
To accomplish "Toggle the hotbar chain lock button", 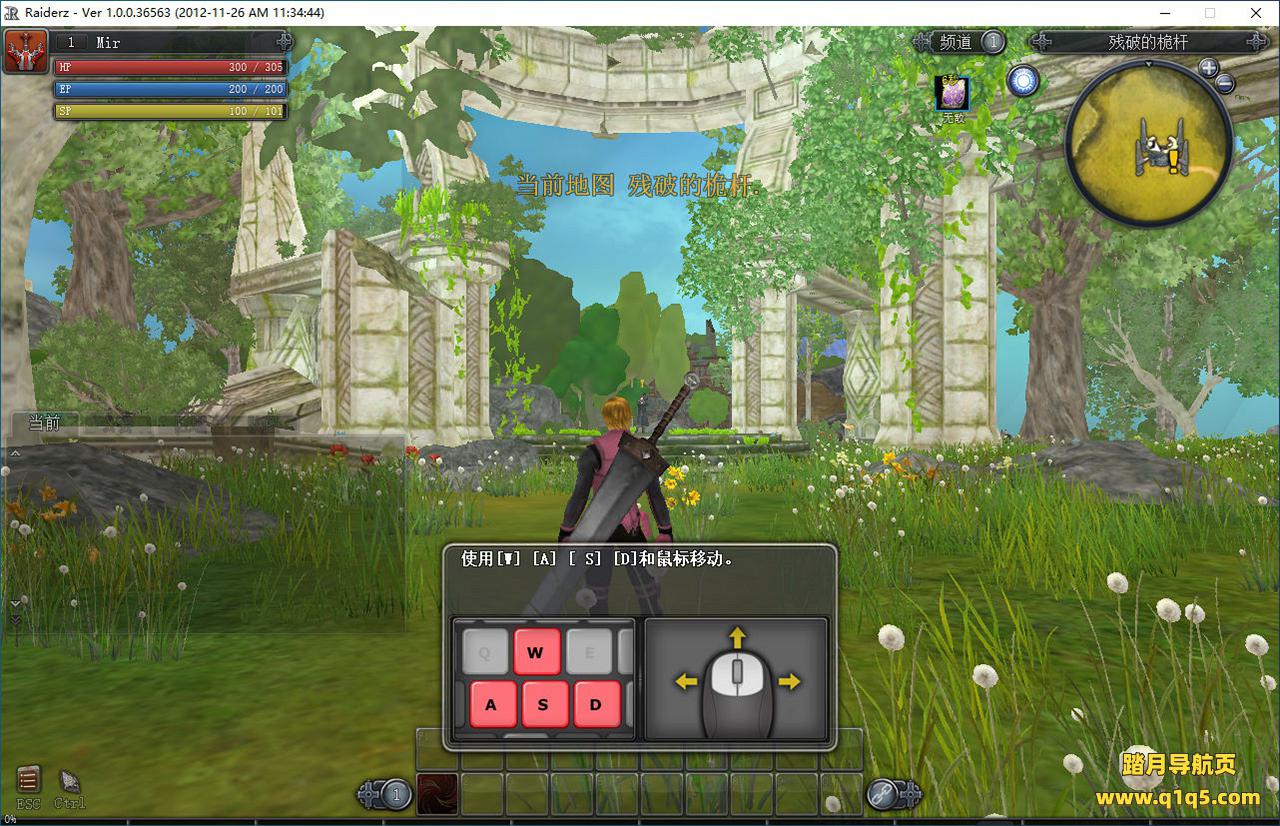I will click(883, 795).
